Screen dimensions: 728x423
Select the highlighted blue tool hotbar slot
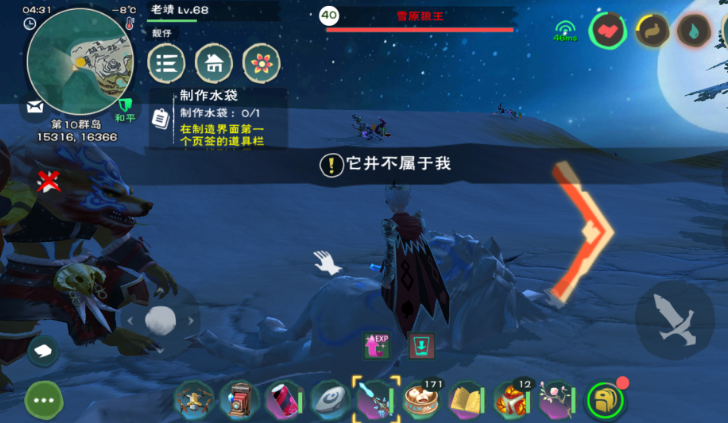coord(376,400)
